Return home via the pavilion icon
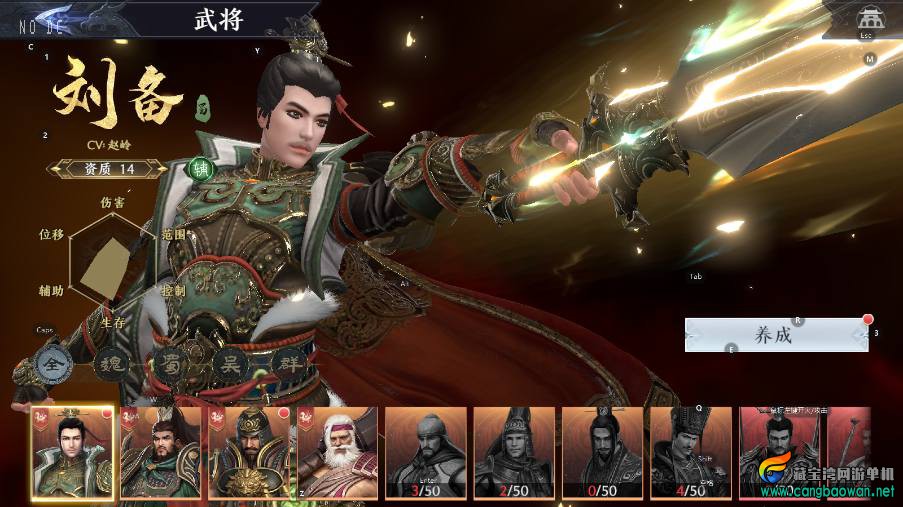 (866, 19)
